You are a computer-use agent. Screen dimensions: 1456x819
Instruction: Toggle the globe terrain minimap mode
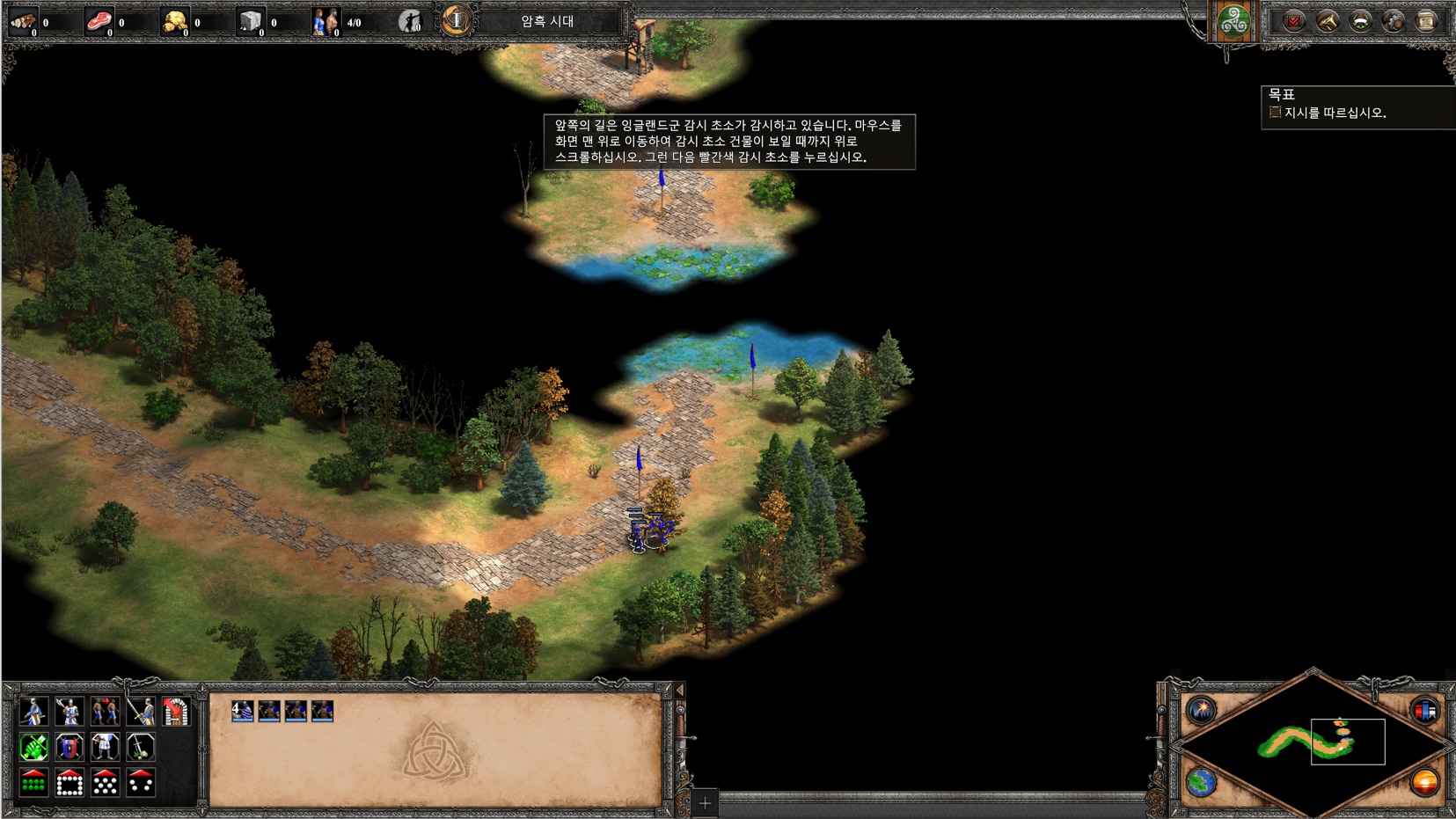click(x=1201, y=781)
